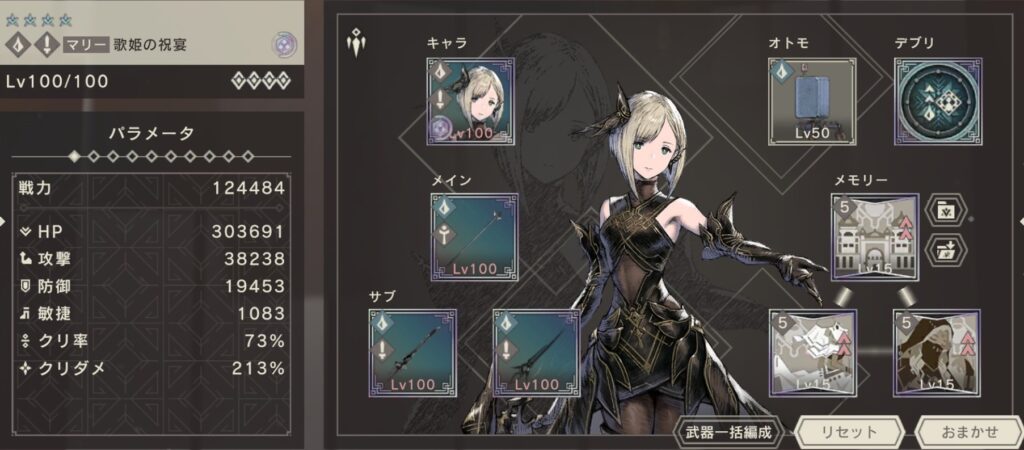Open the castle memory slot under メモリー
Image resolution: width=1024 pixels, height=450 pixels.
coord(874,237)
